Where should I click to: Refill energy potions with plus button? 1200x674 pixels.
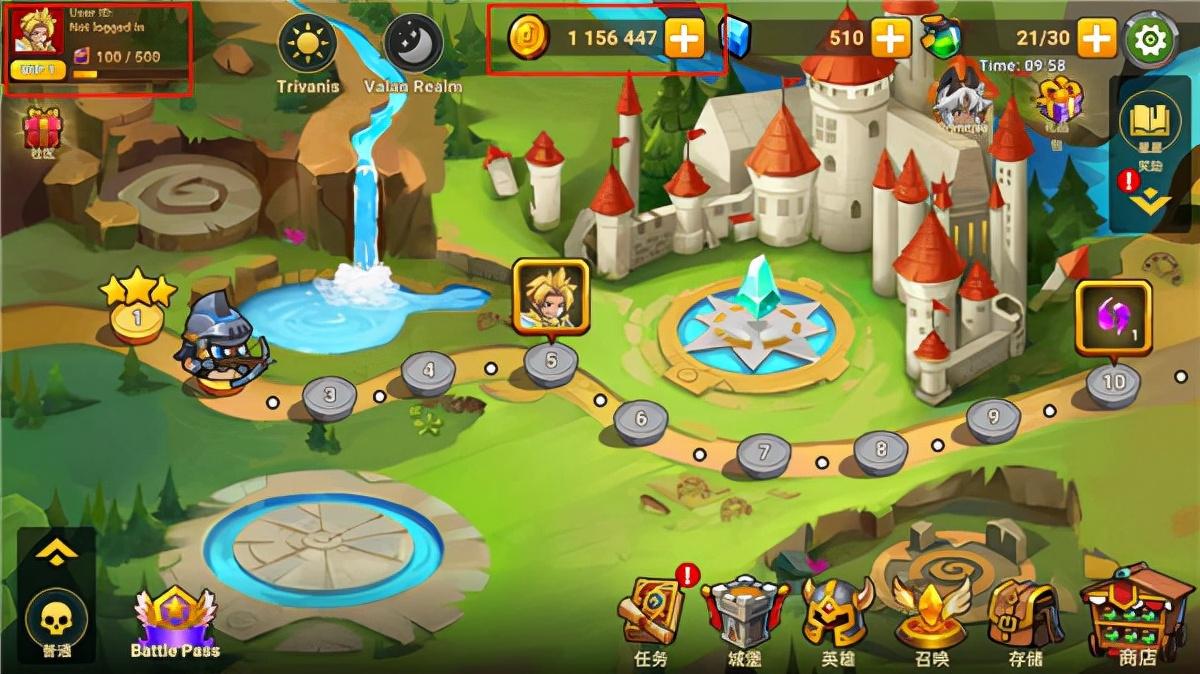[1097, 38]
